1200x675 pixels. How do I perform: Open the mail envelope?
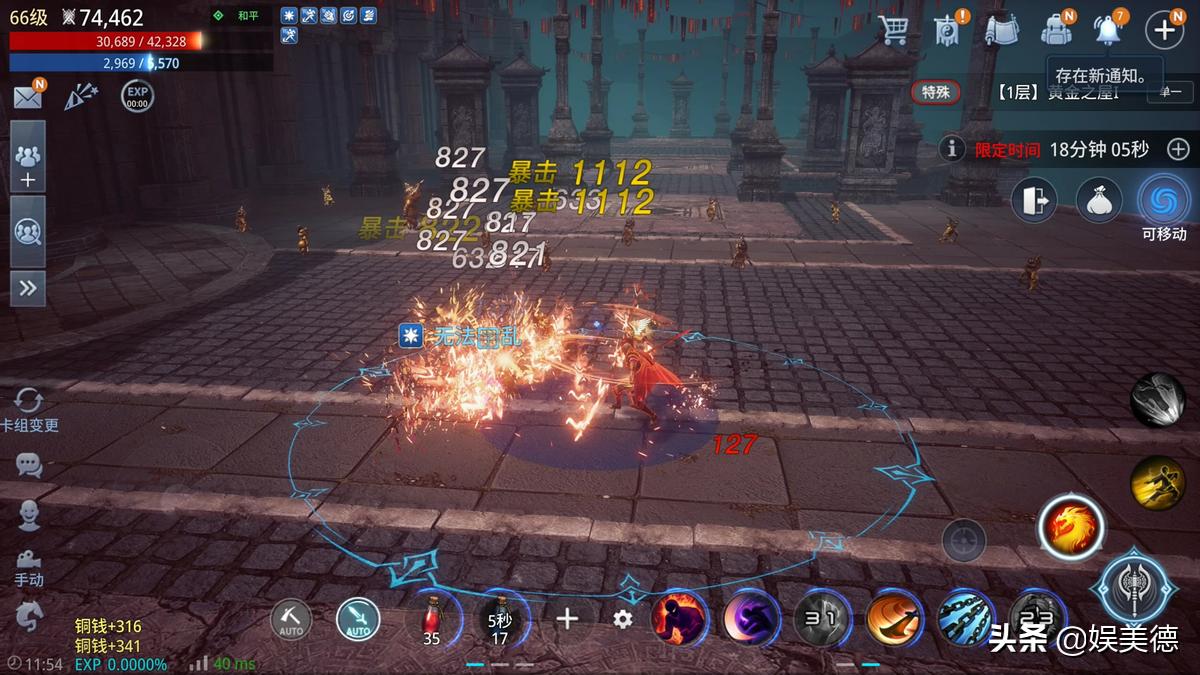[27, 97]
